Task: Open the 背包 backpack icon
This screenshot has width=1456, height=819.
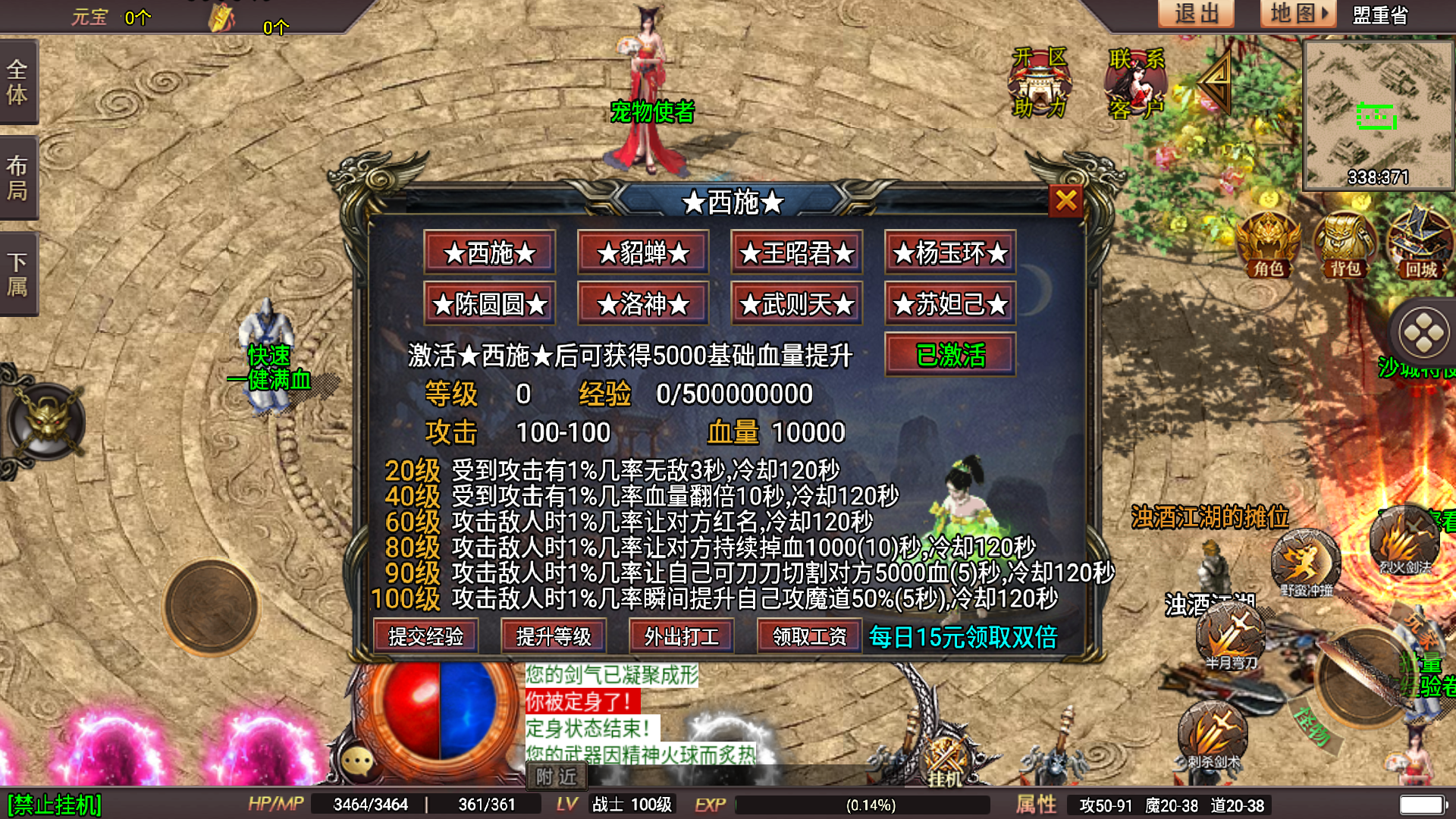Action: click(1345, 243)
